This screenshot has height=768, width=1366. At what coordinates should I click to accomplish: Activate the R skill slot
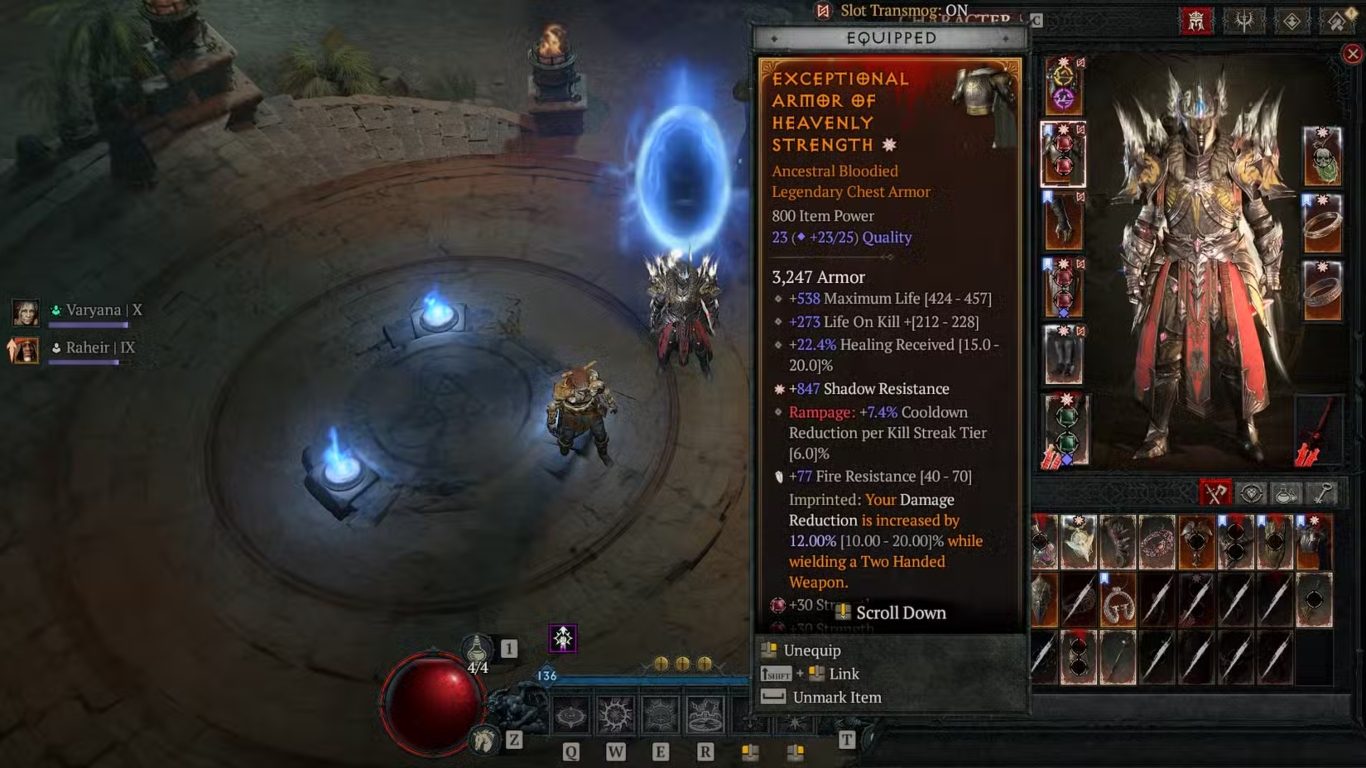(x=705, y=716)
